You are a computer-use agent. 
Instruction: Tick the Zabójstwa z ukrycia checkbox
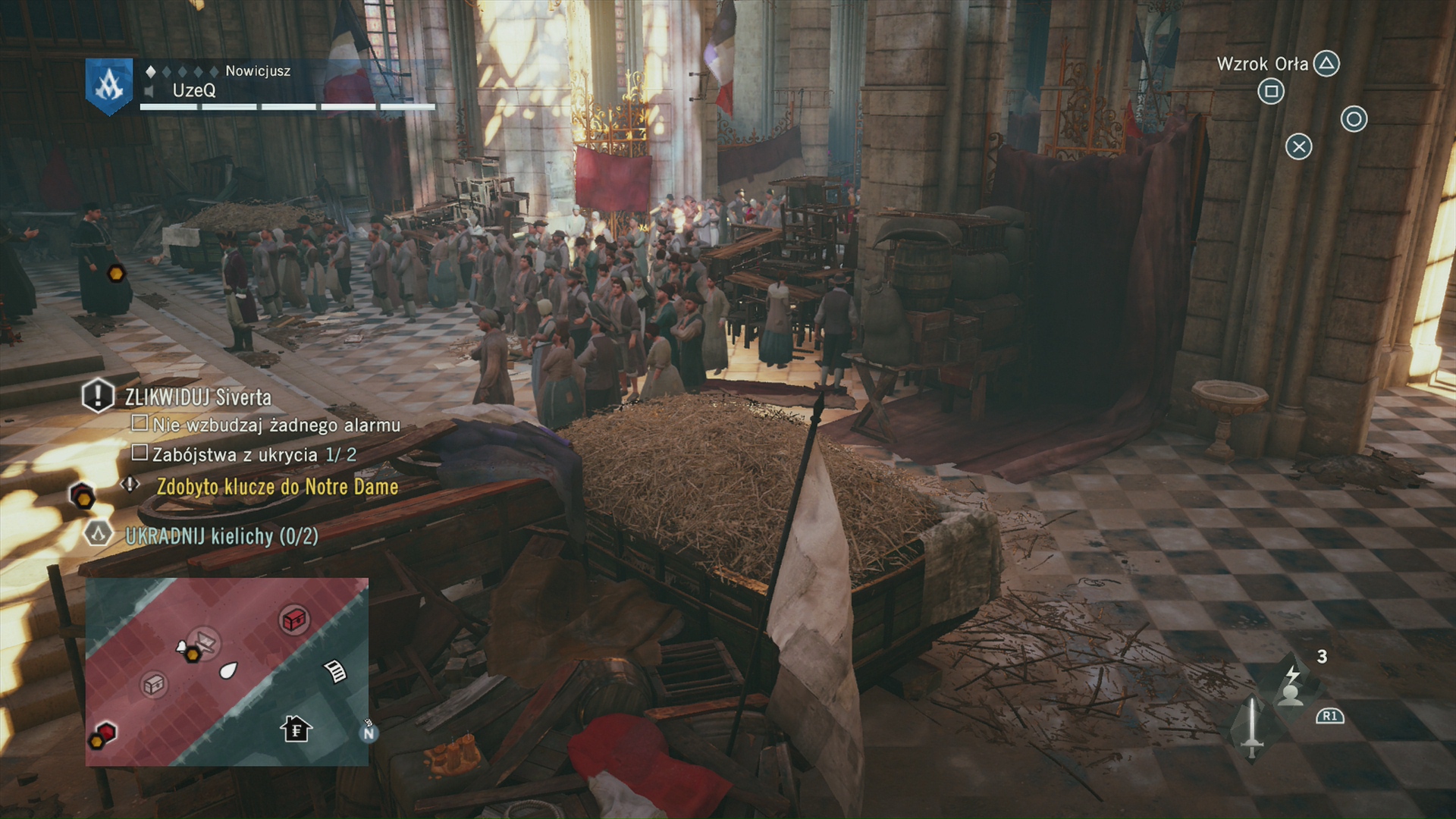(x=140, y=453)
